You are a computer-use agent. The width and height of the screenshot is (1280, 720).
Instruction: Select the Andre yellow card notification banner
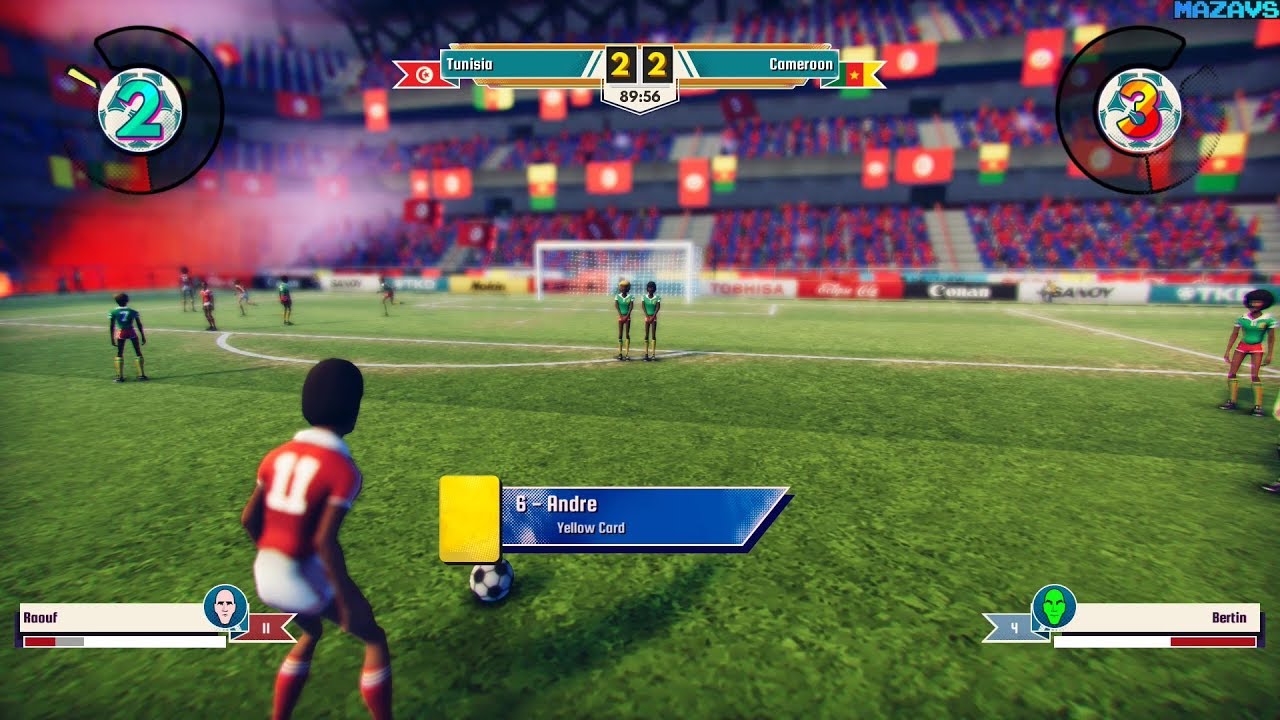click(x=640, y=516)
